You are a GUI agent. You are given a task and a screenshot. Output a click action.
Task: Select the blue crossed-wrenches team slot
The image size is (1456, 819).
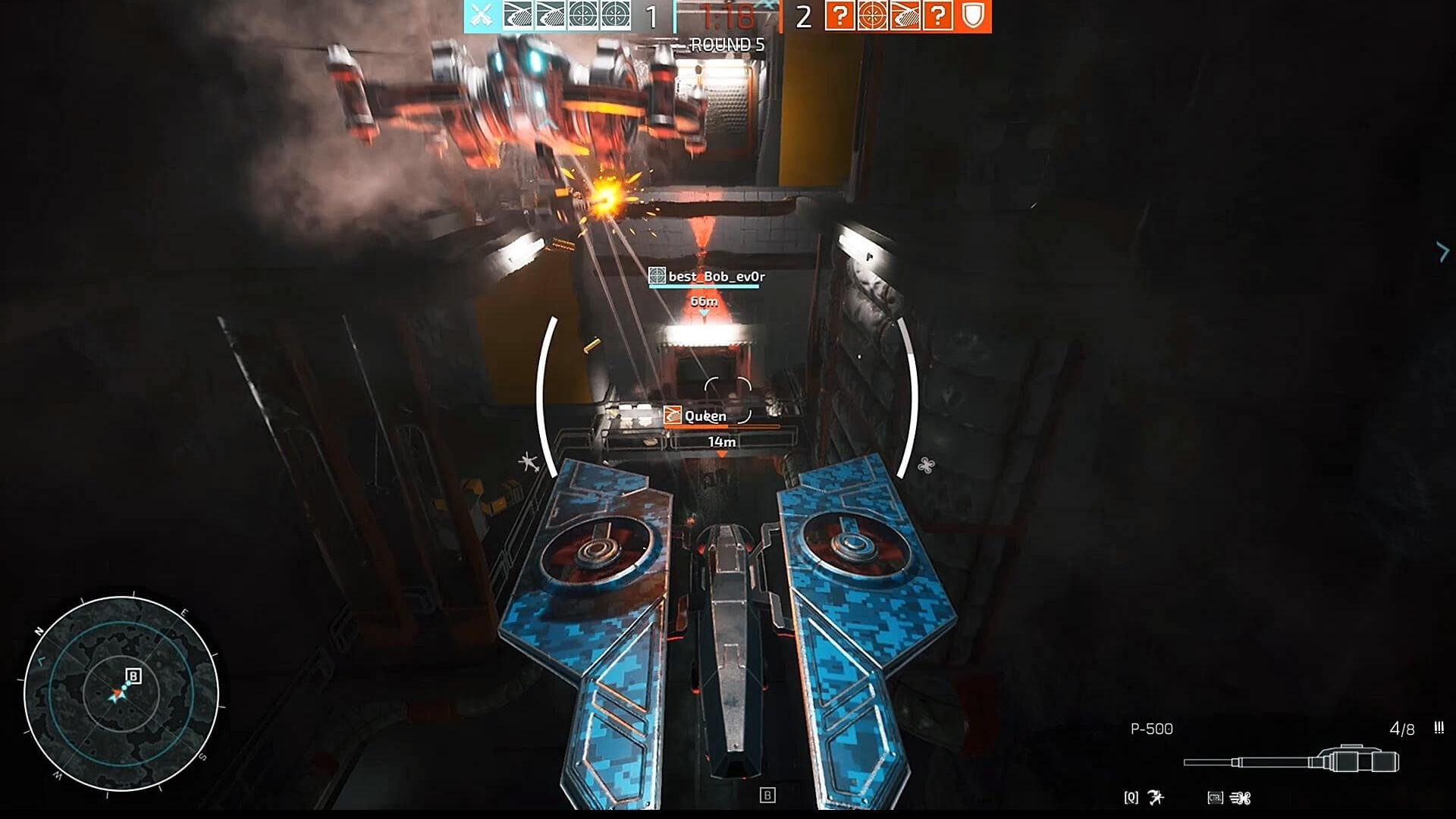click(480, 15)
